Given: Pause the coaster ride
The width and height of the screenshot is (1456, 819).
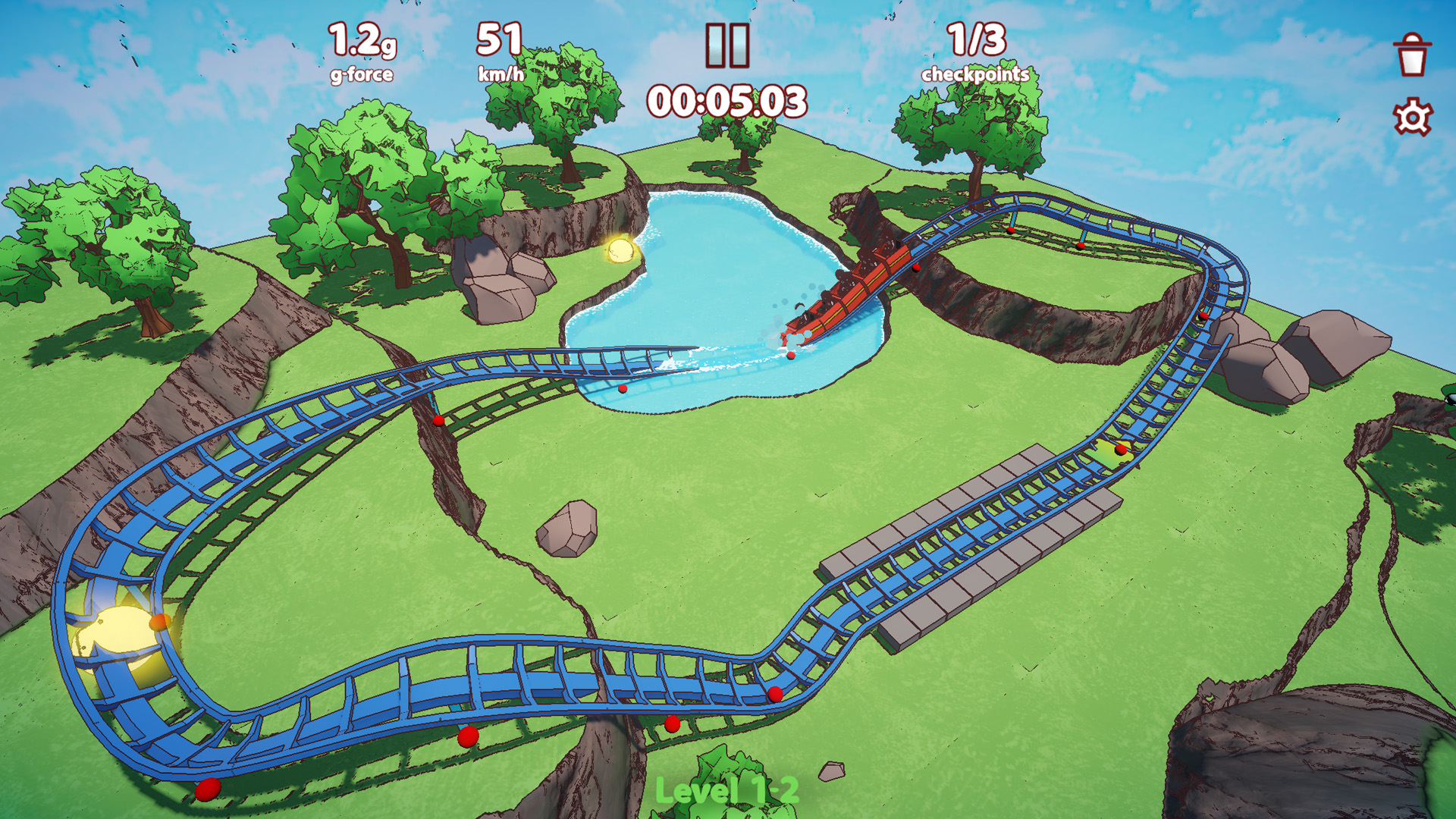Looking at the screenshot, I should (x=727, y=45).
